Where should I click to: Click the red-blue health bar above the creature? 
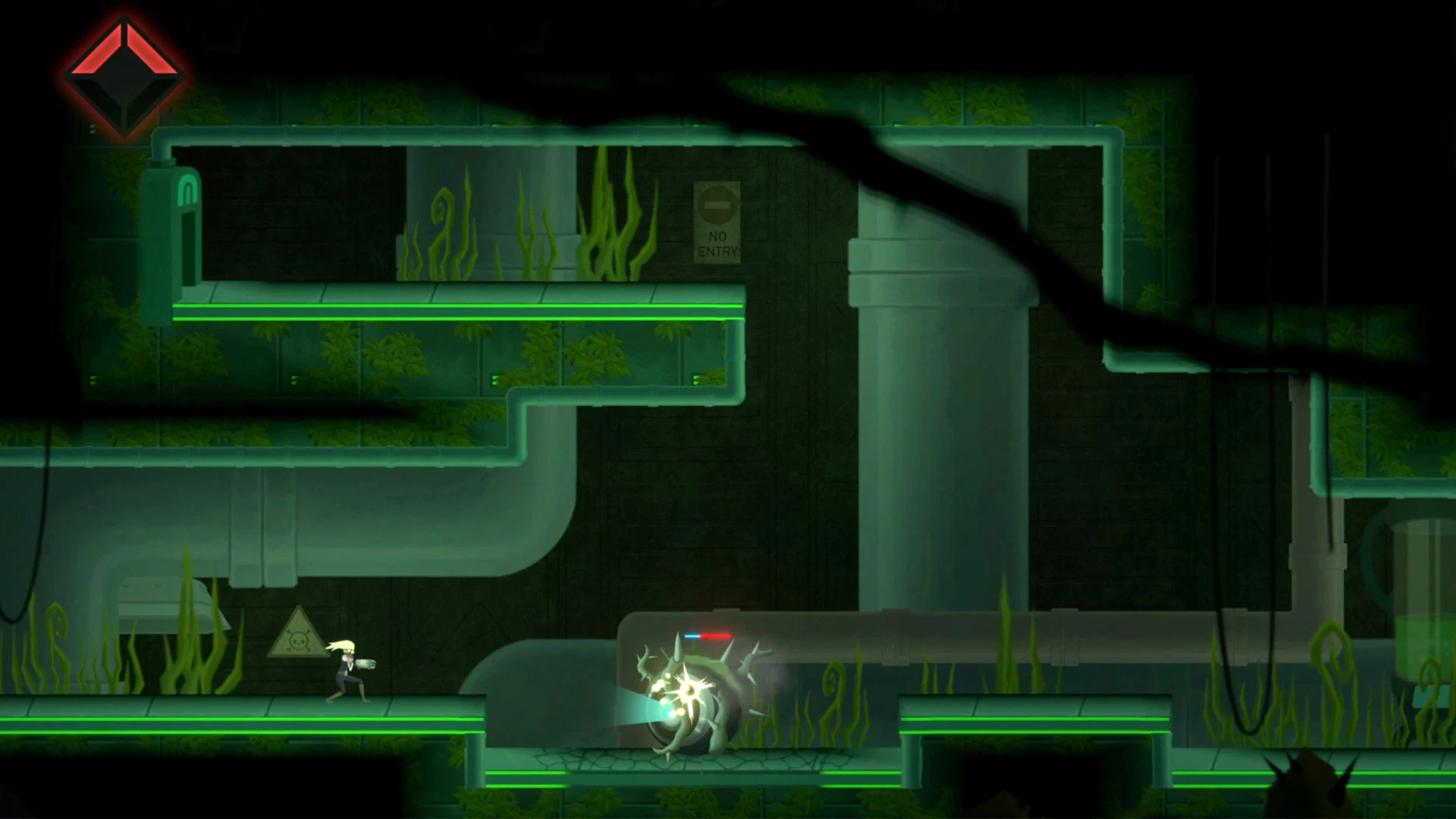pyautogui.click(x=707, y=635)
